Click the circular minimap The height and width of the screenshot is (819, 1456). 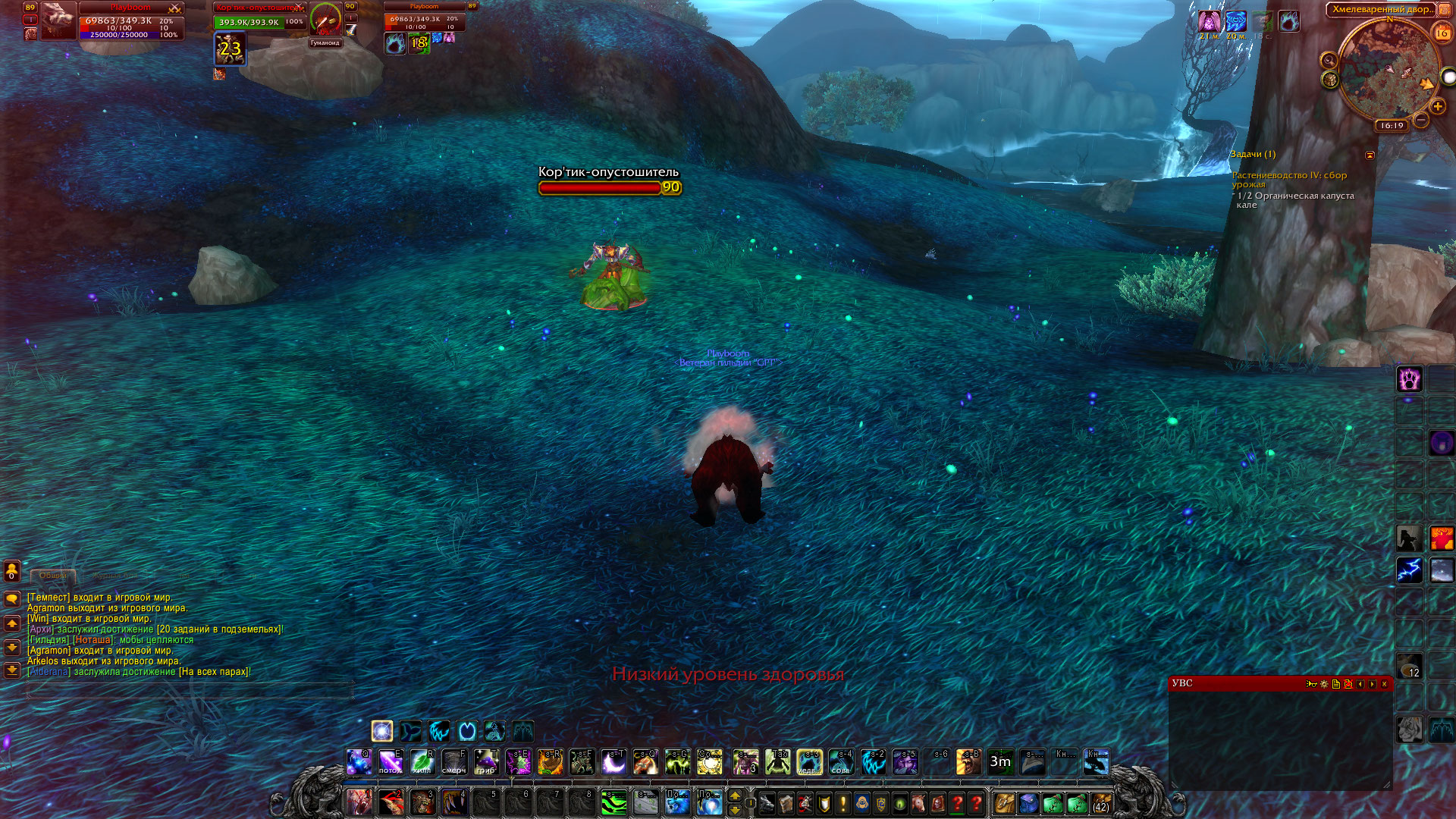click(1388, 68)
